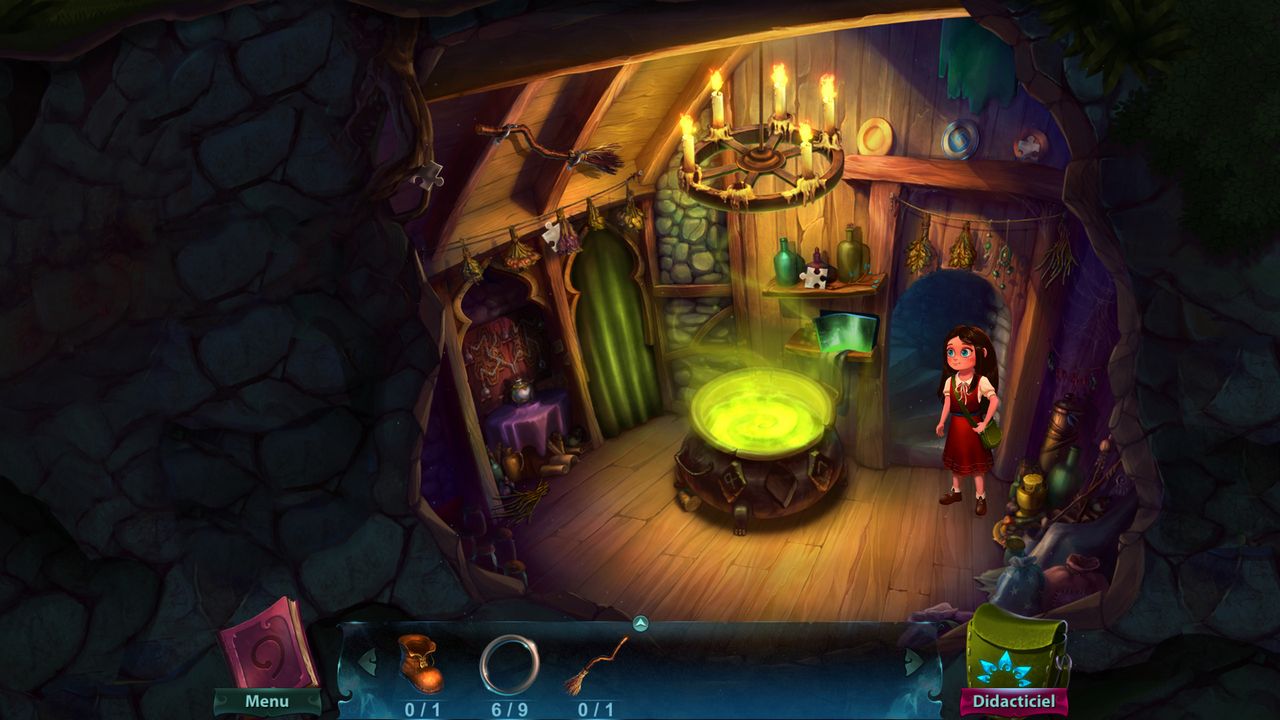Select the silver ring inventory item
The width and height of the screenshot is (1280, 720).
(509, 664)
